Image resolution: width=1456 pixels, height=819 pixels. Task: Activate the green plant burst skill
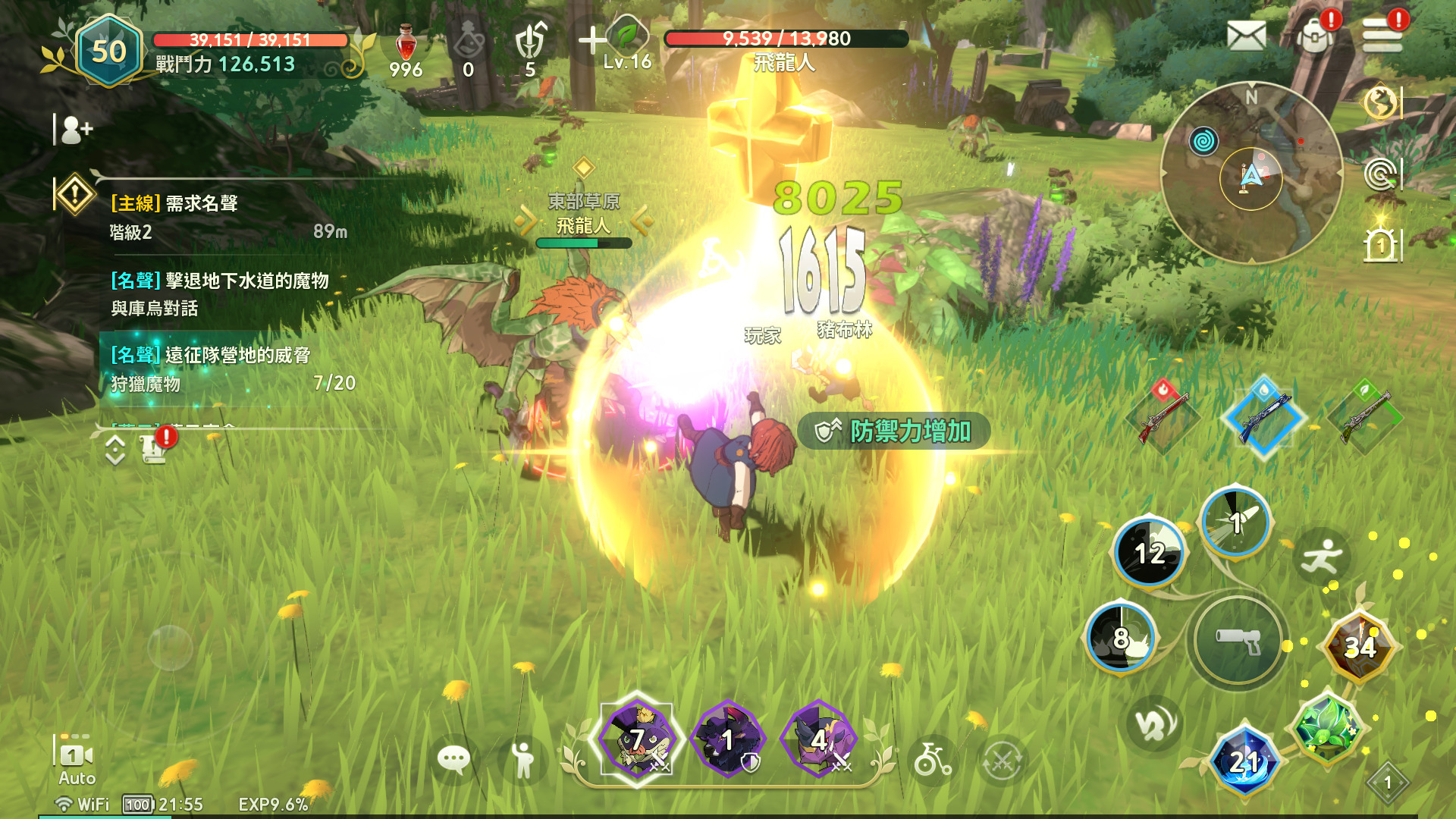coord(1326,727)
